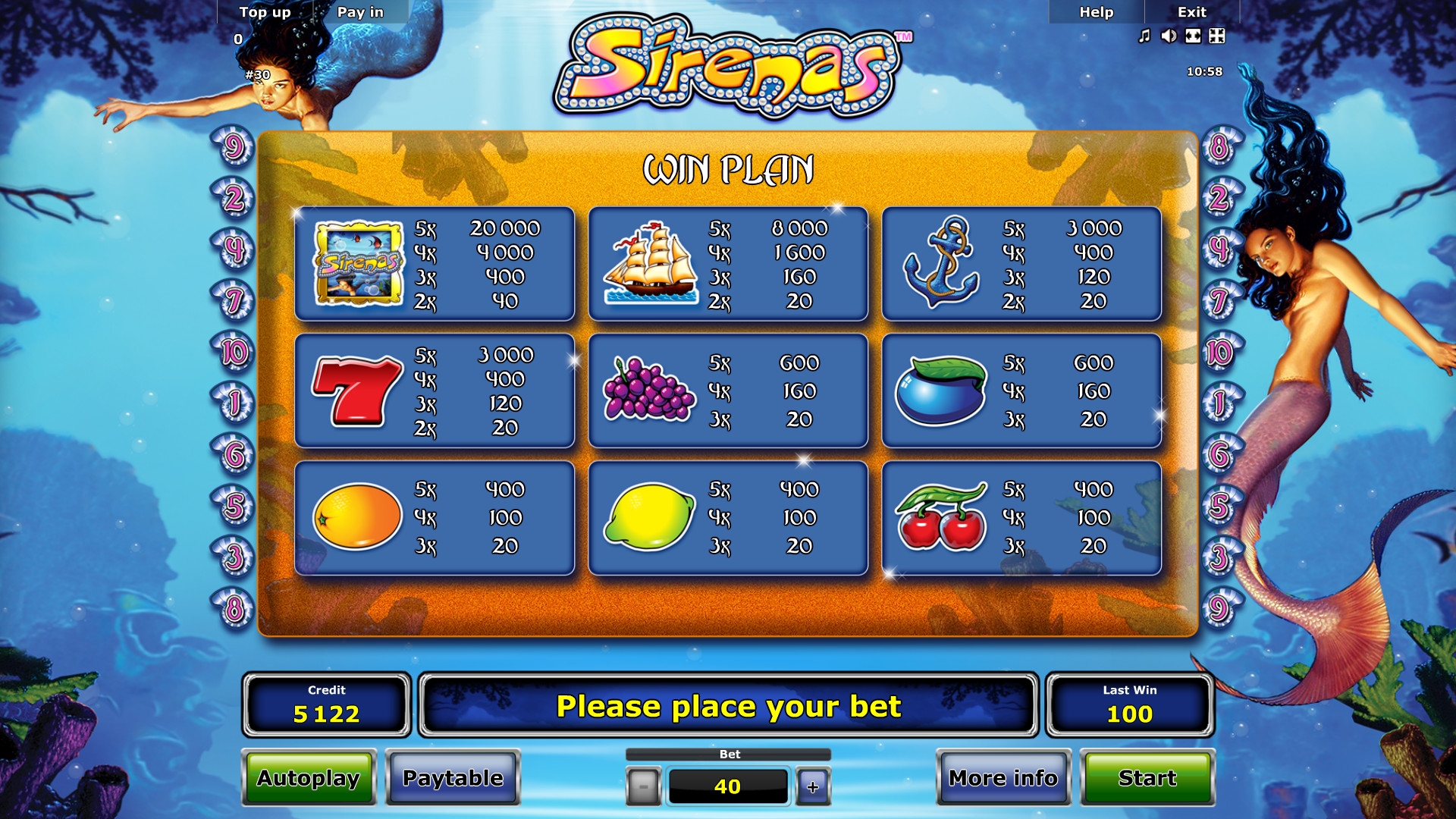This screenshot has height=819, width=1456.
Task: Choose Top up to add credits
Action: [x=265, y=12]
